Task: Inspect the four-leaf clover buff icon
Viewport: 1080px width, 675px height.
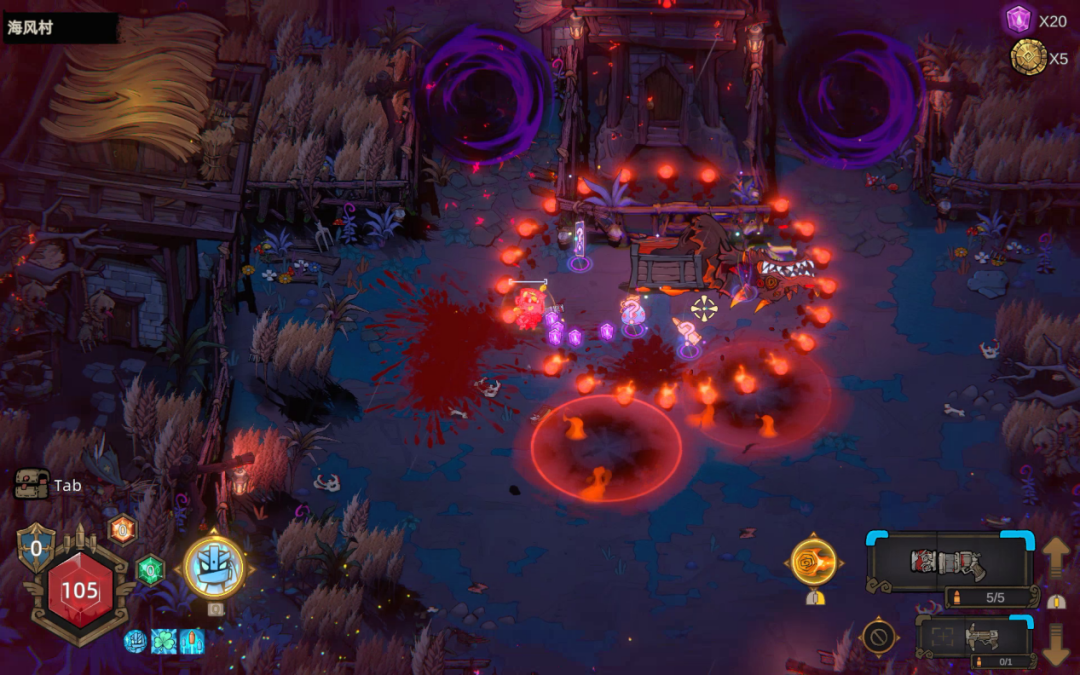Action: pyautogui.click(x=163, y=642)
